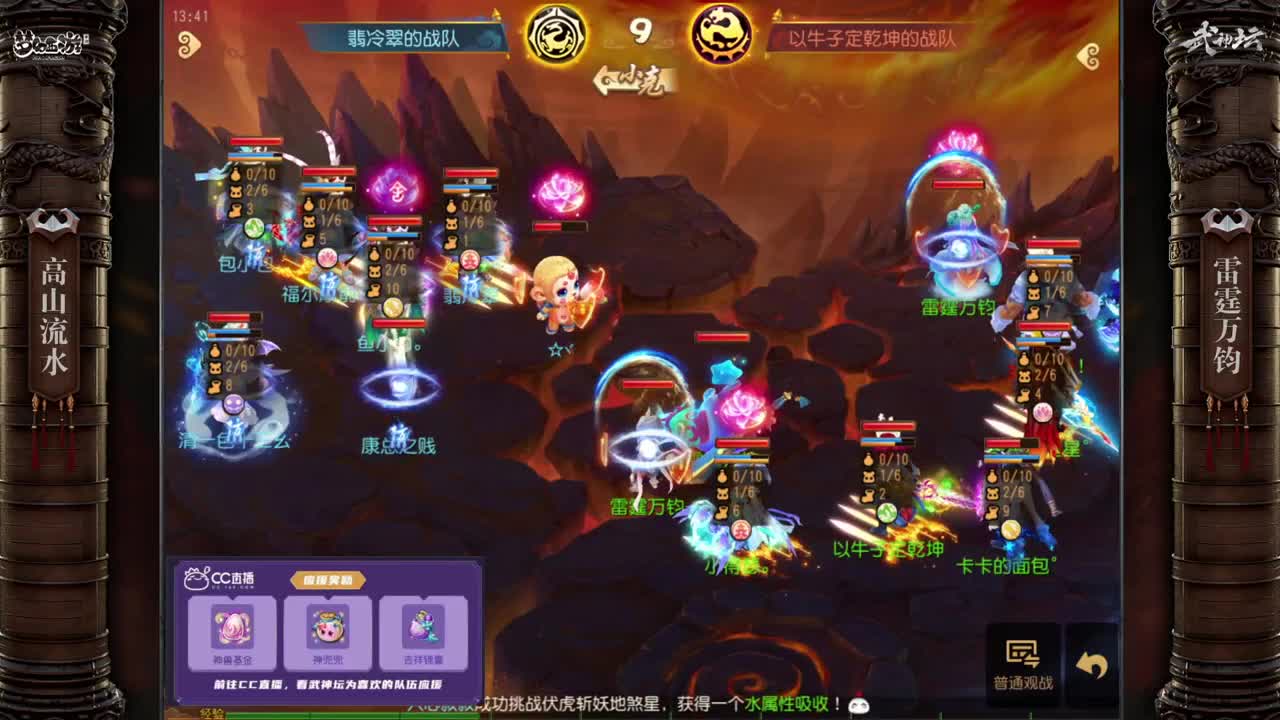Select the 翡冷翠的战队 name banner
The height and width of the screenshot is (720, 1280).
tap(400, 35)
